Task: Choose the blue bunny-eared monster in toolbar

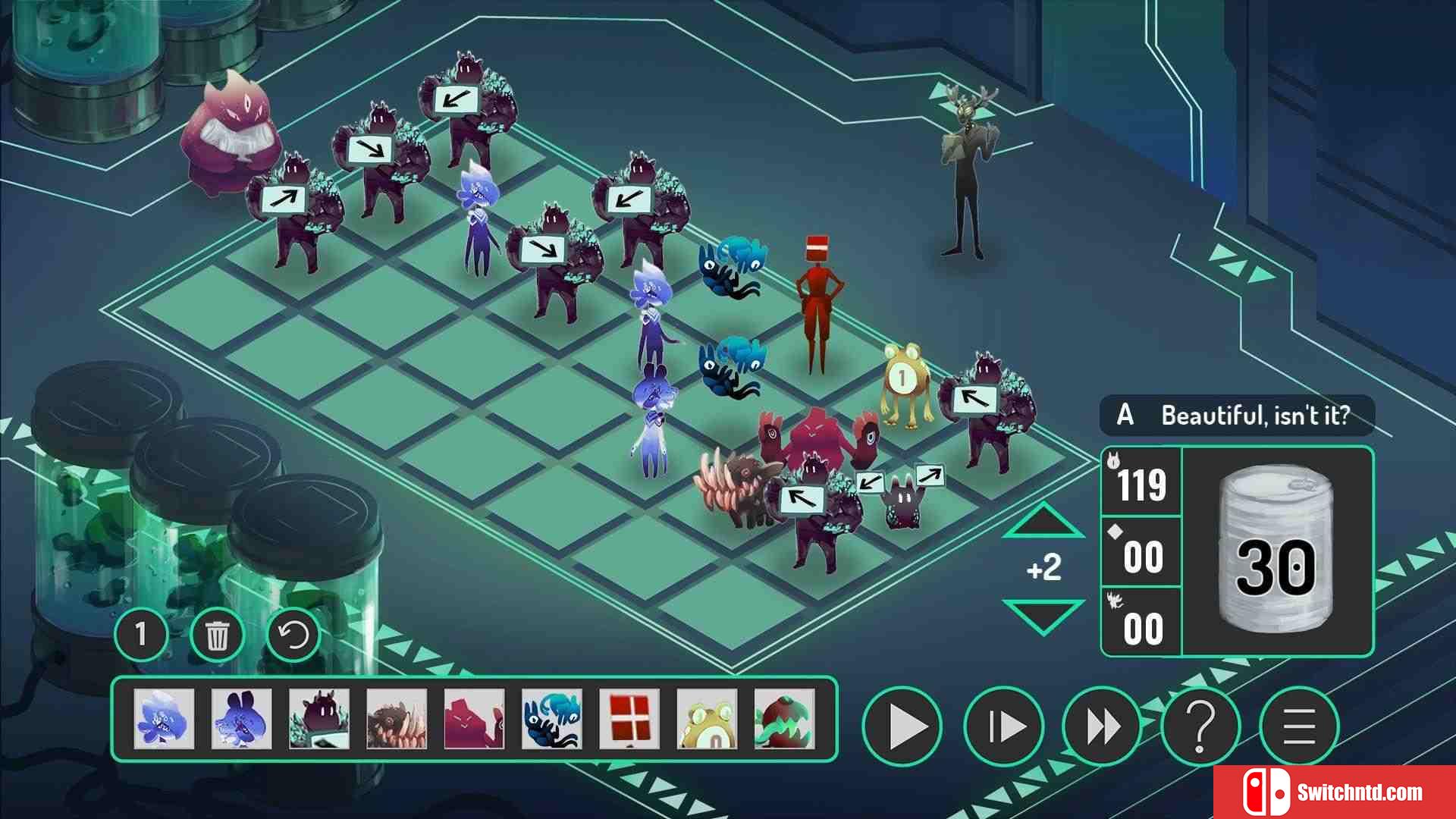Action: pos(241,718)
